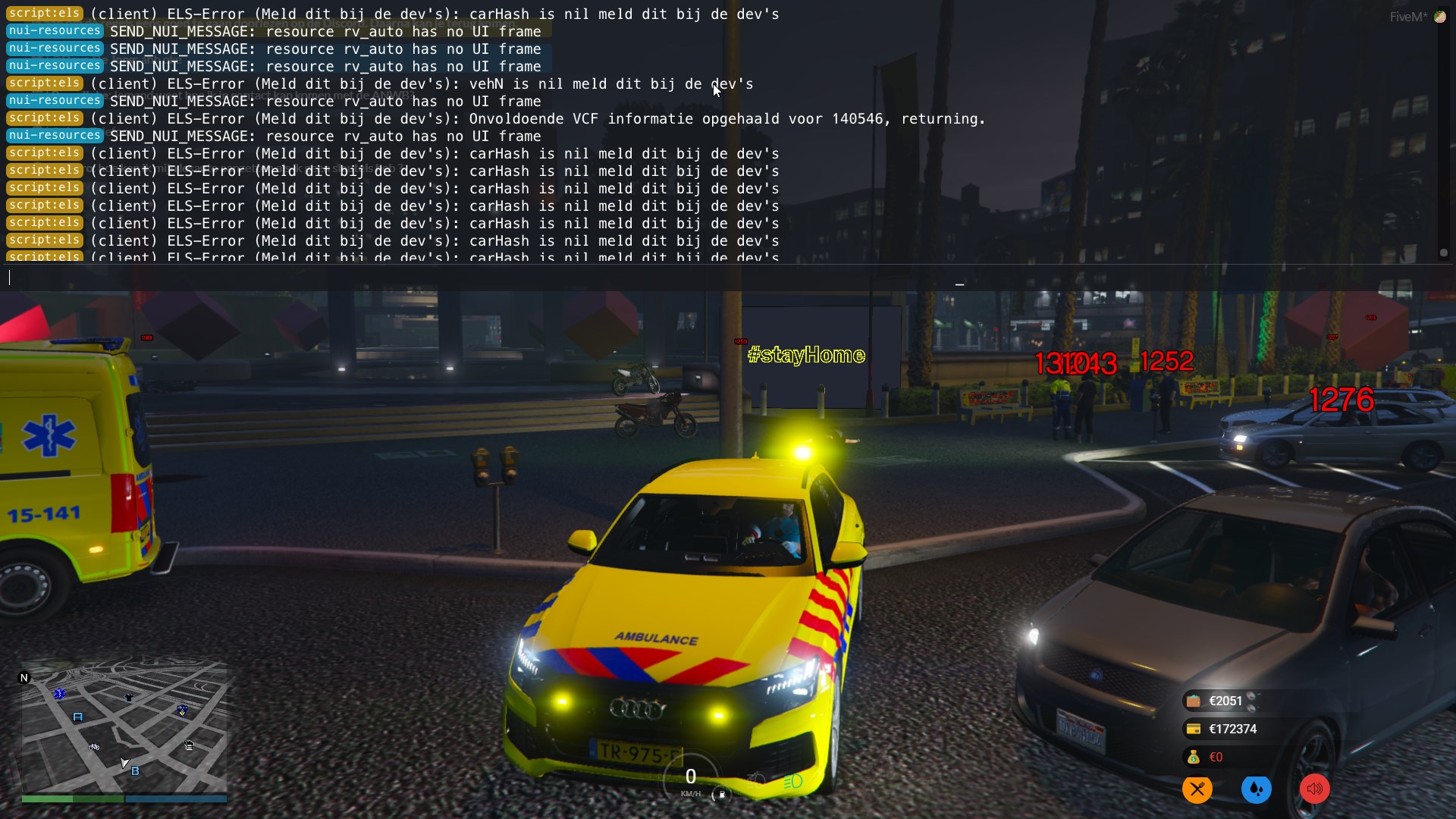The image size is (1456, 819).
Task: Click the t-shirt clothing store blip
Action: (128, 698)
